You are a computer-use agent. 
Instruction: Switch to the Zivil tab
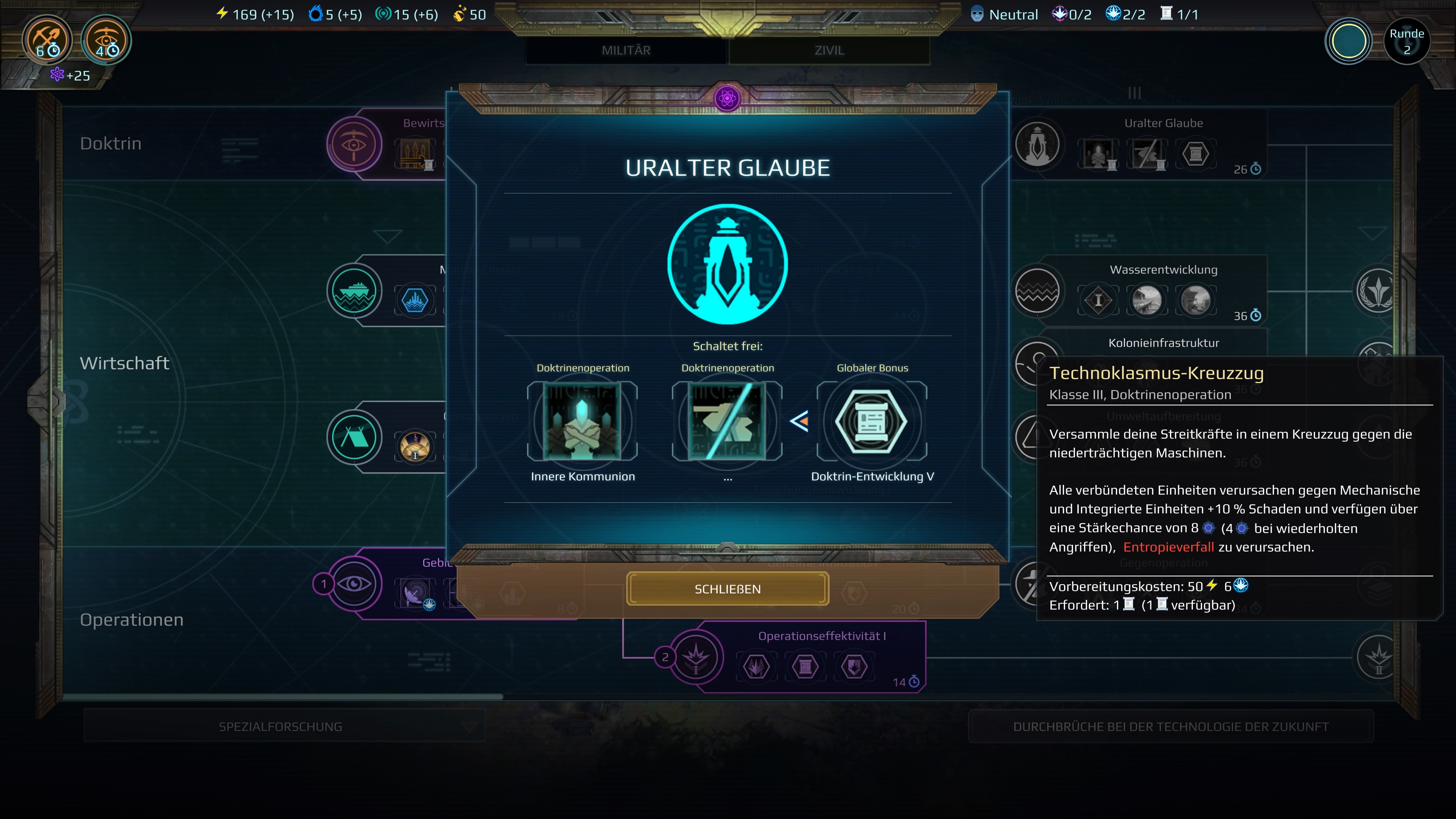click(828, 50)
